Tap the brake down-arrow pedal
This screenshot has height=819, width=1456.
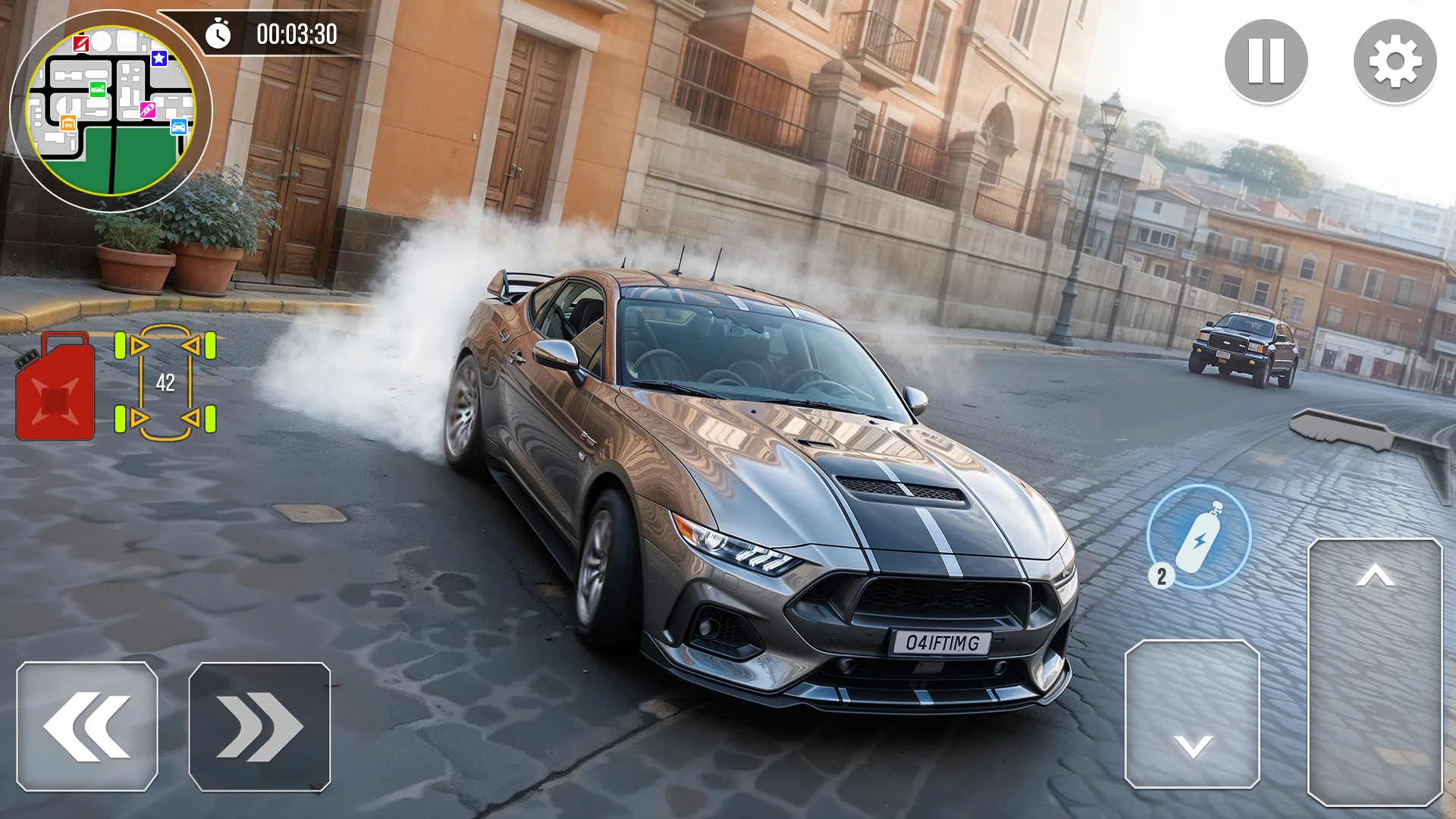(x=1192, y=714)
